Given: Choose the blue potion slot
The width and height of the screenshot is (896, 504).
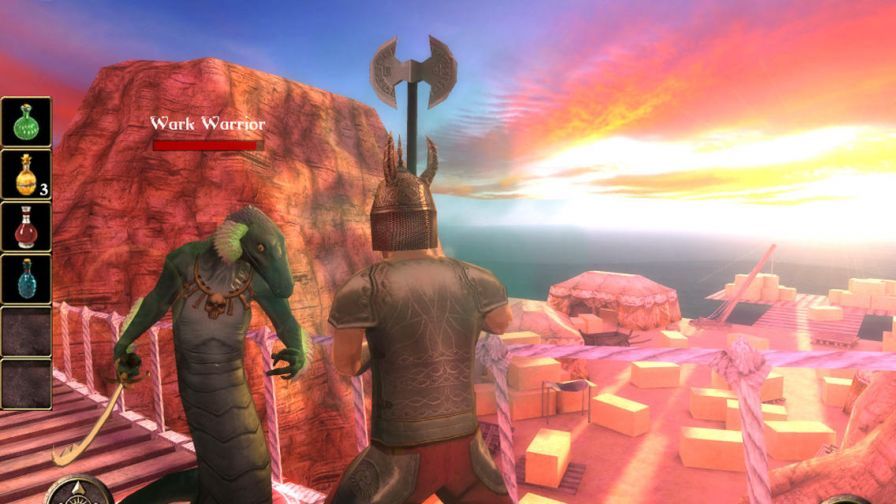Looking at the screenshot, I should [x=26, y=279].
